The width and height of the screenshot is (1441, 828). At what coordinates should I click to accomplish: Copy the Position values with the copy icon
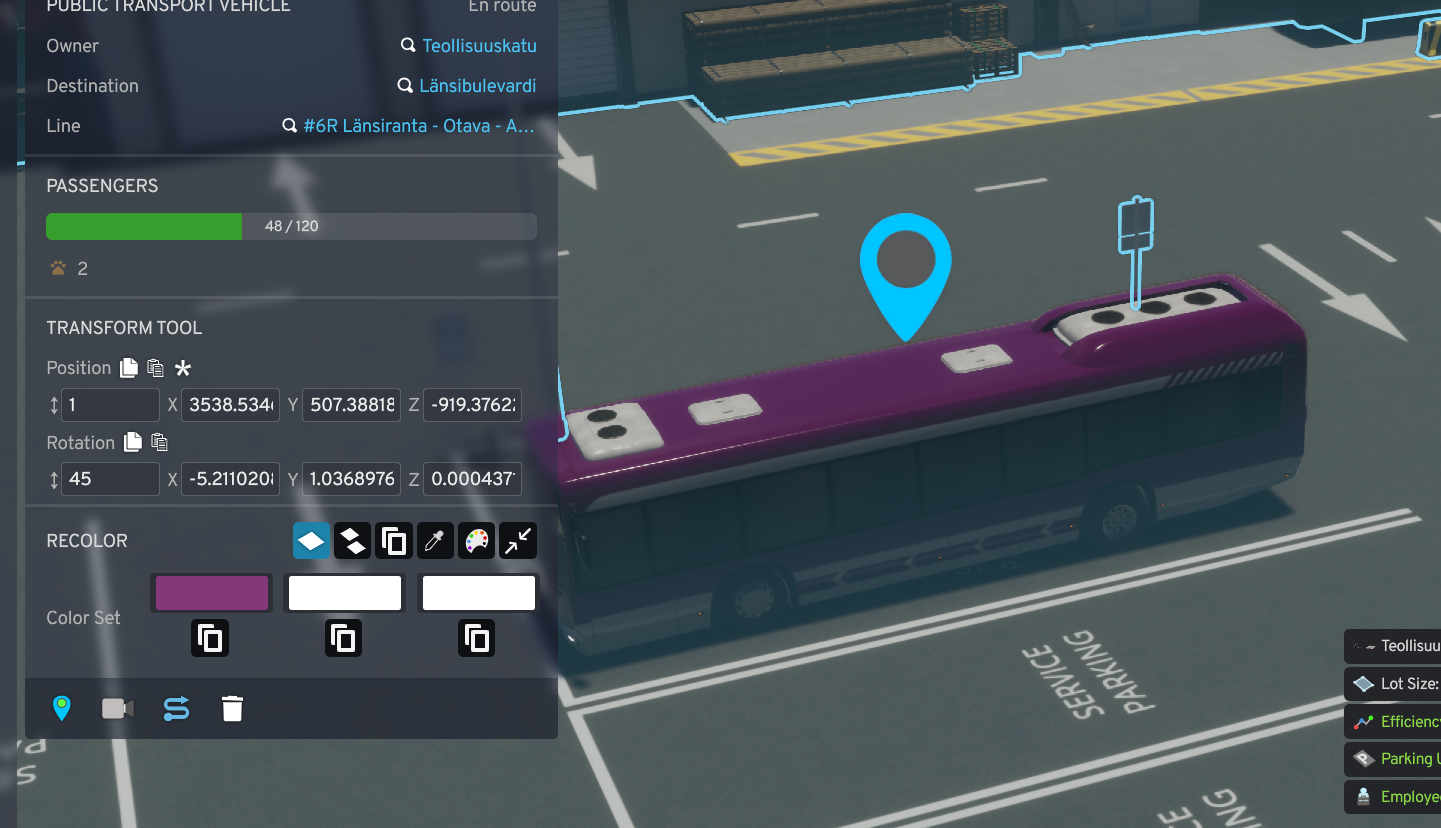tap(128, 367)
